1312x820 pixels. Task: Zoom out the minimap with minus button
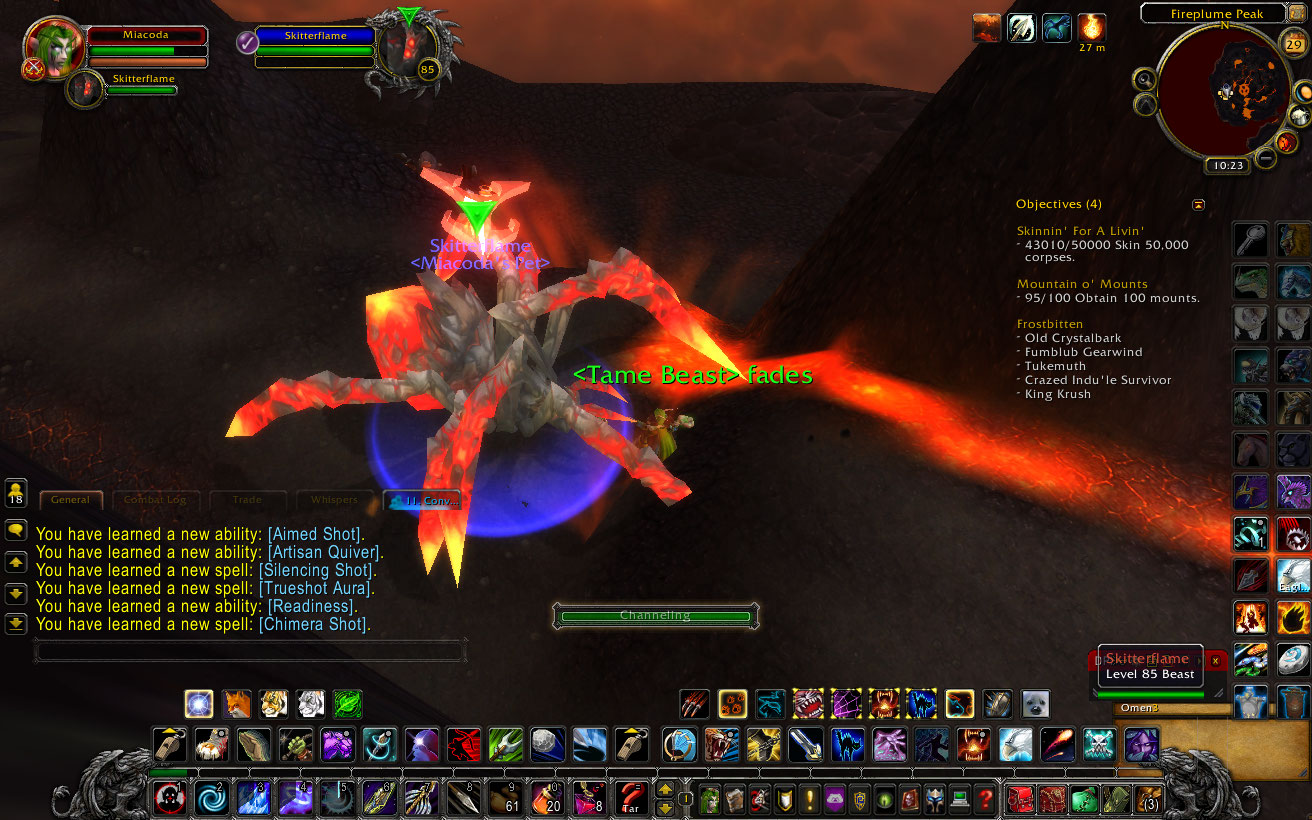1266,158
